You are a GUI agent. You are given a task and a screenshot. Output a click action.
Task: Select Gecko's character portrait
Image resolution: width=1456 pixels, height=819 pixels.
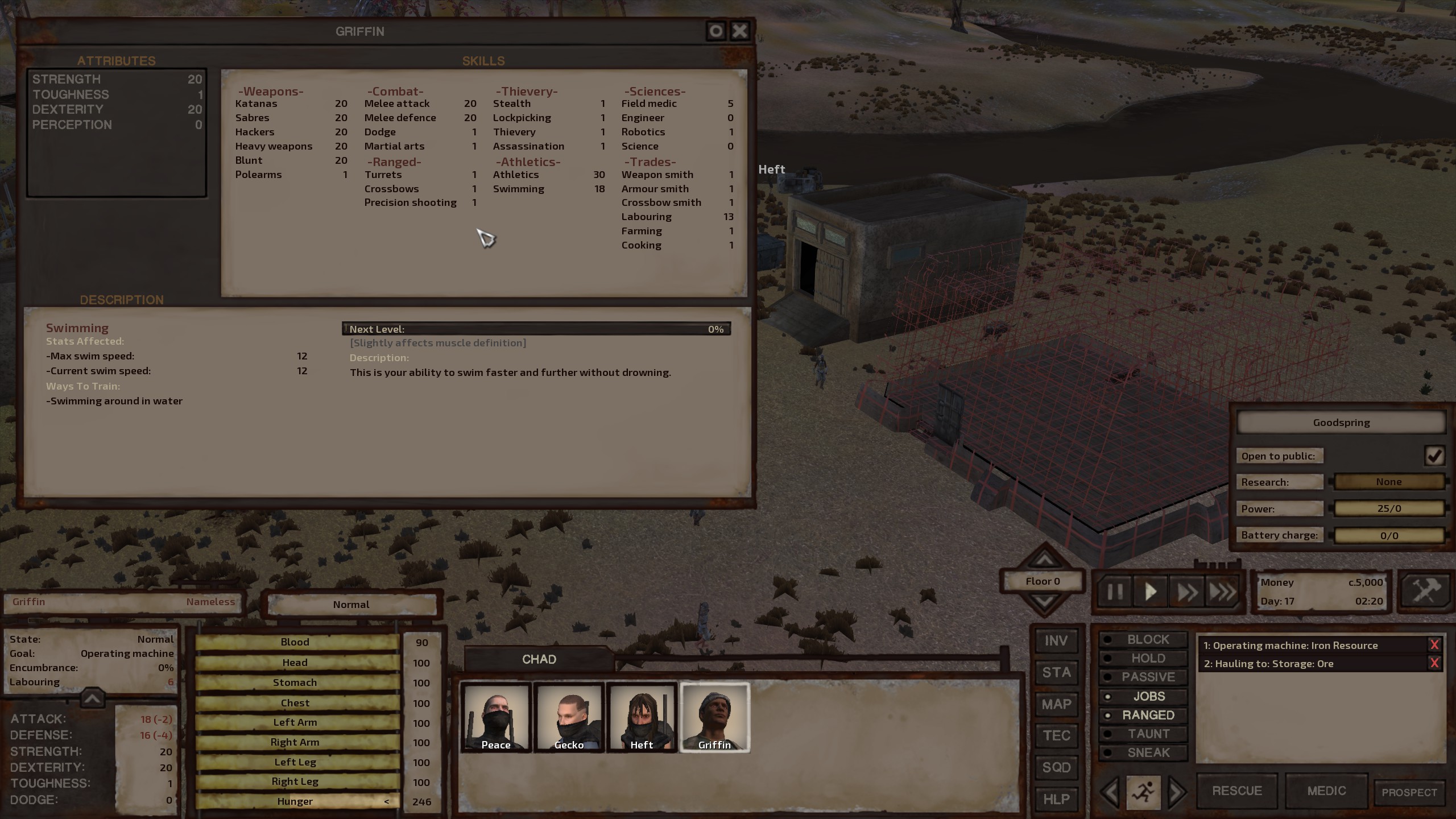tap(569, 718)
